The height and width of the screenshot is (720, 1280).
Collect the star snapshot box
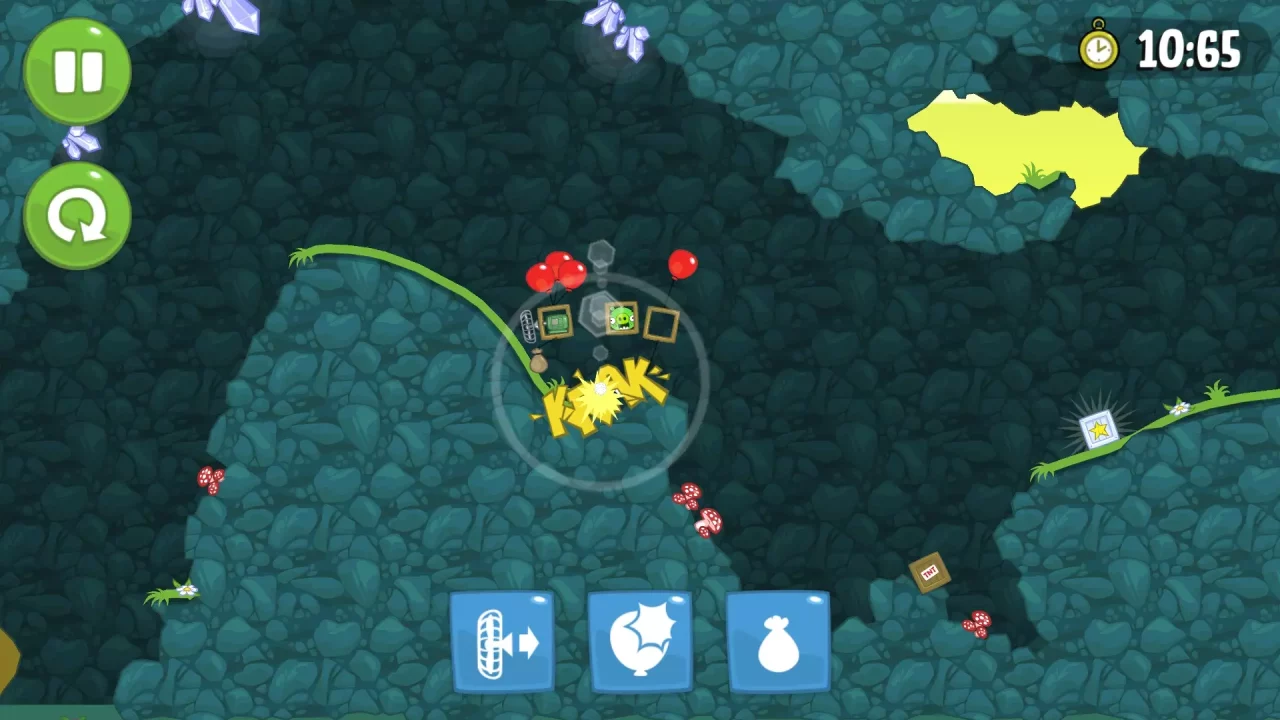tap(1098, 427)
